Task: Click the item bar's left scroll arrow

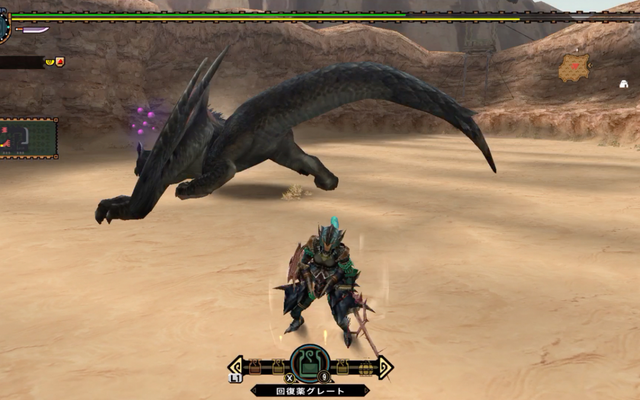Action: pyautogui.click(x=236, y=367)
